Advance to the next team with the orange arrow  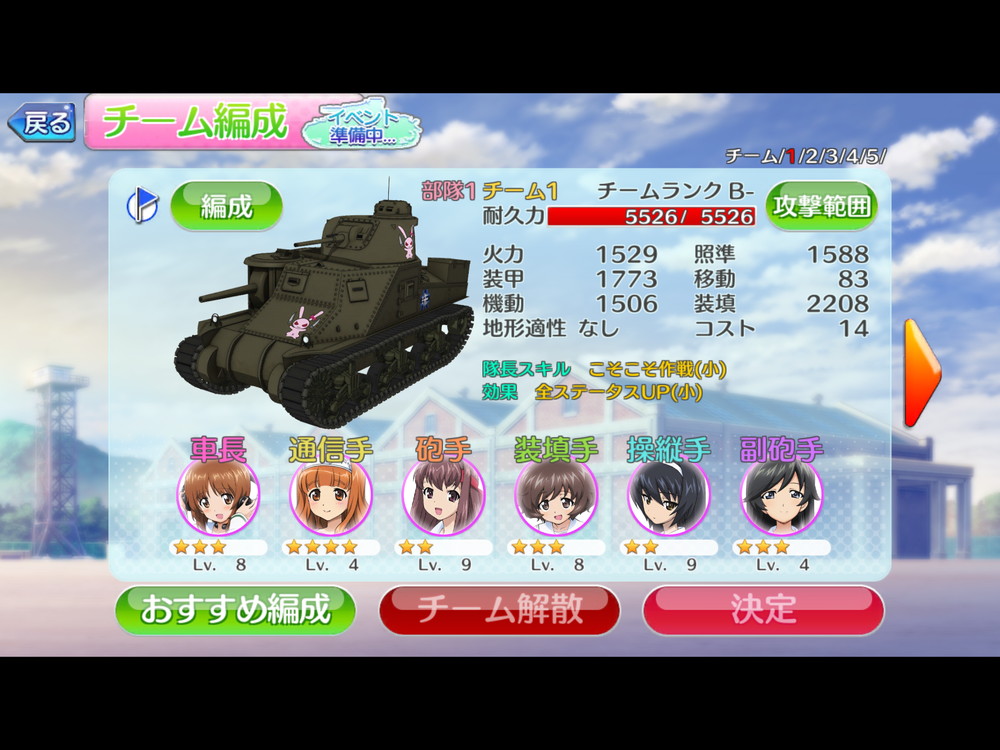point(921,373)
